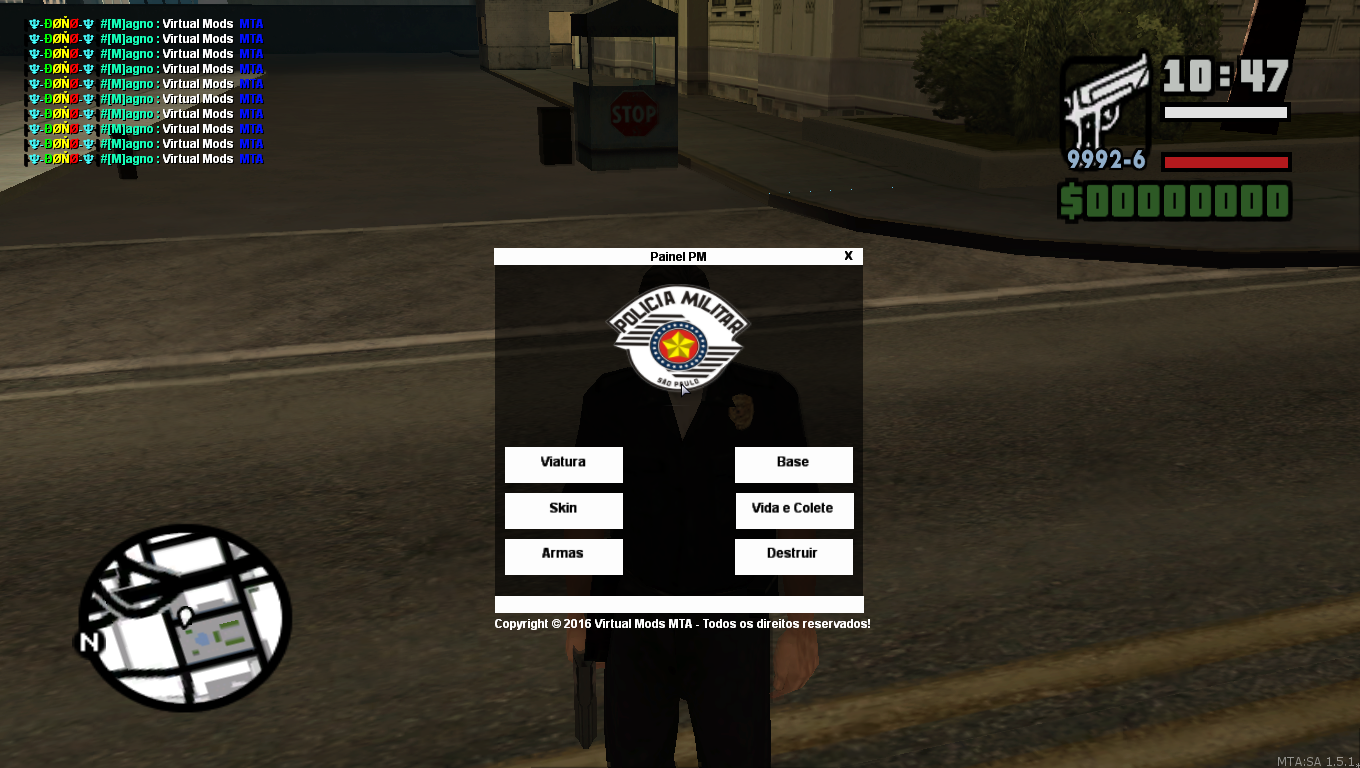
Task: Click the green $00000000 money display
Action: pos(1176,200)
